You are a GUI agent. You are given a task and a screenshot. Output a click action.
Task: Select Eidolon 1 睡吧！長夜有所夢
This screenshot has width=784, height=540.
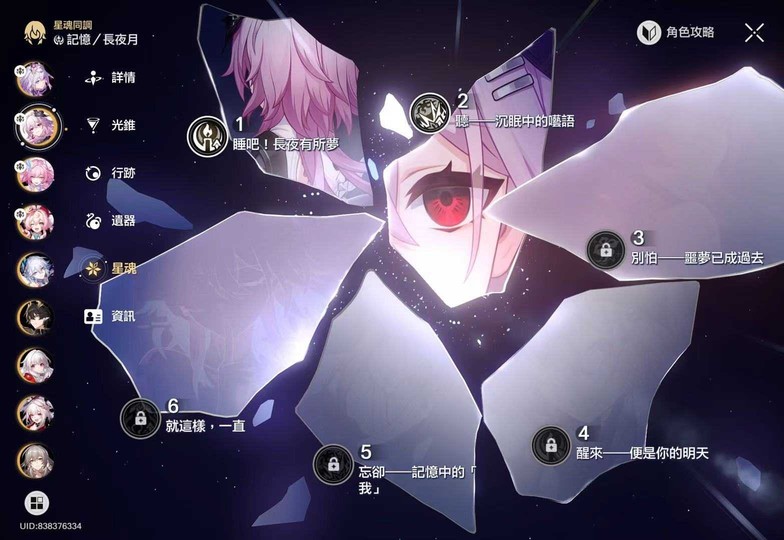pos(207,135)
